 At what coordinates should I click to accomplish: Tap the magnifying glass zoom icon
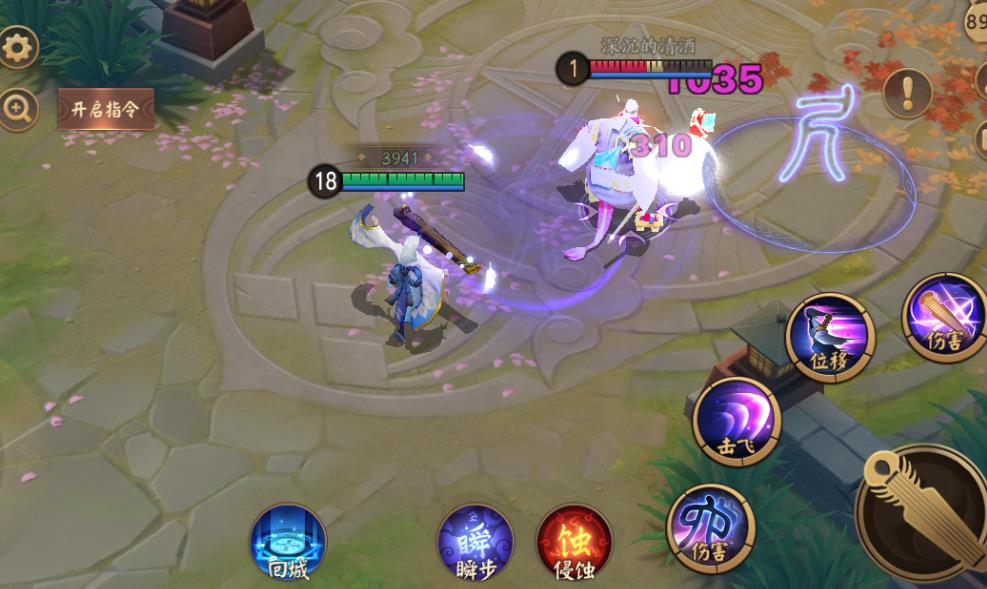tap(17, 110)
